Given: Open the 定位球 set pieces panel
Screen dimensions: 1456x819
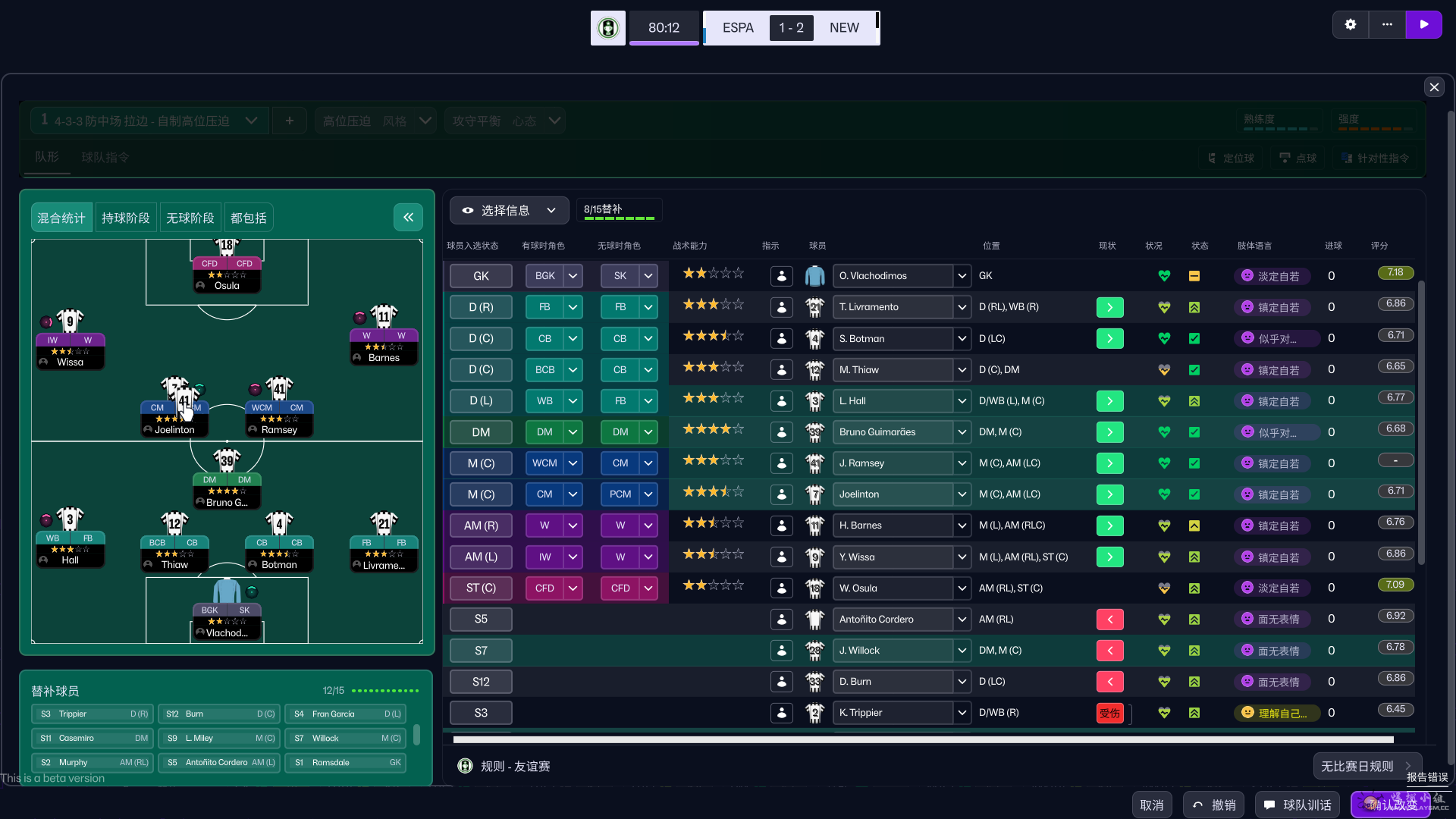Looking at the screenshot, I should pyautogui.click(x=1231, y=158).
